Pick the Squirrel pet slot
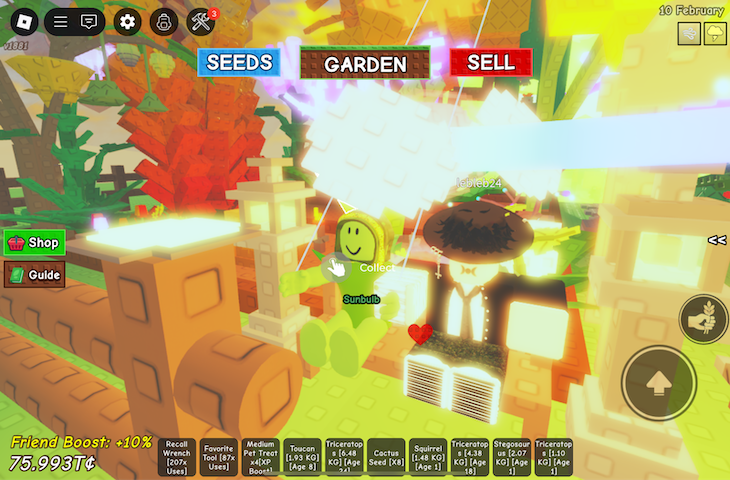This screenshot has width=730, height=480. pyautogui.click(x=428, y=457)
